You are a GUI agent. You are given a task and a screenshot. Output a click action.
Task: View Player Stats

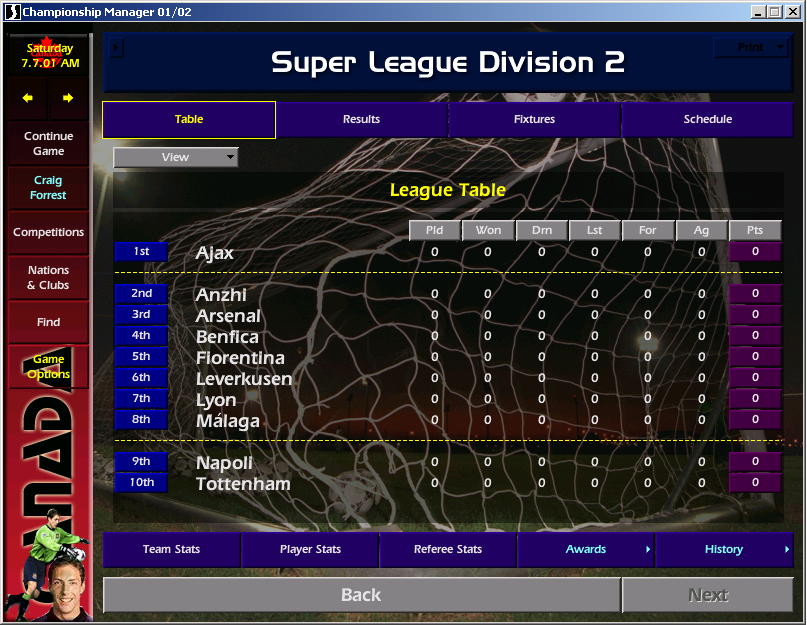(310, 549)
